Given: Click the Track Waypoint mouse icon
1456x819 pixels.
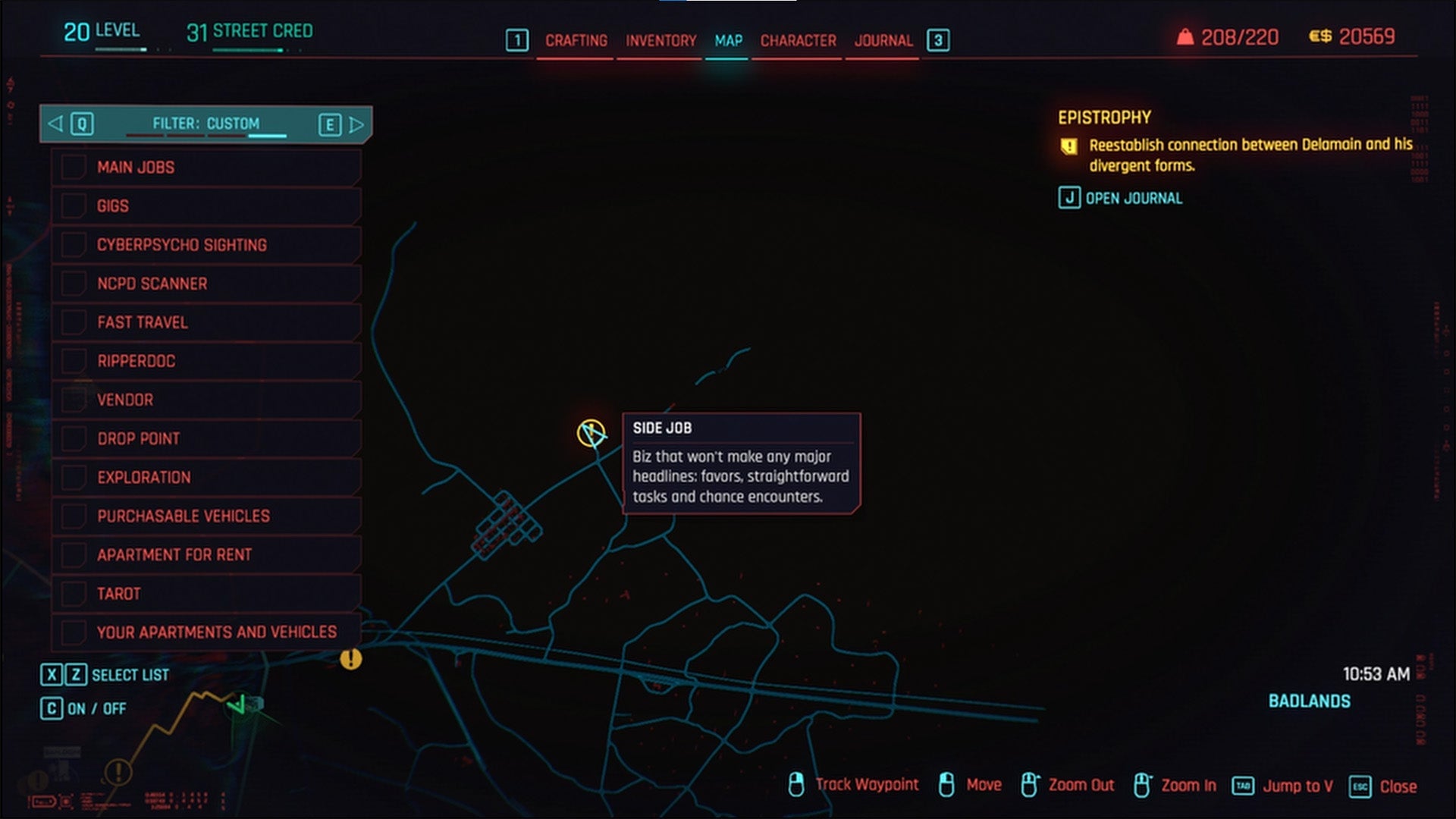Looking at the screenshot, I should pyautogui.click(x=798, y=786).
